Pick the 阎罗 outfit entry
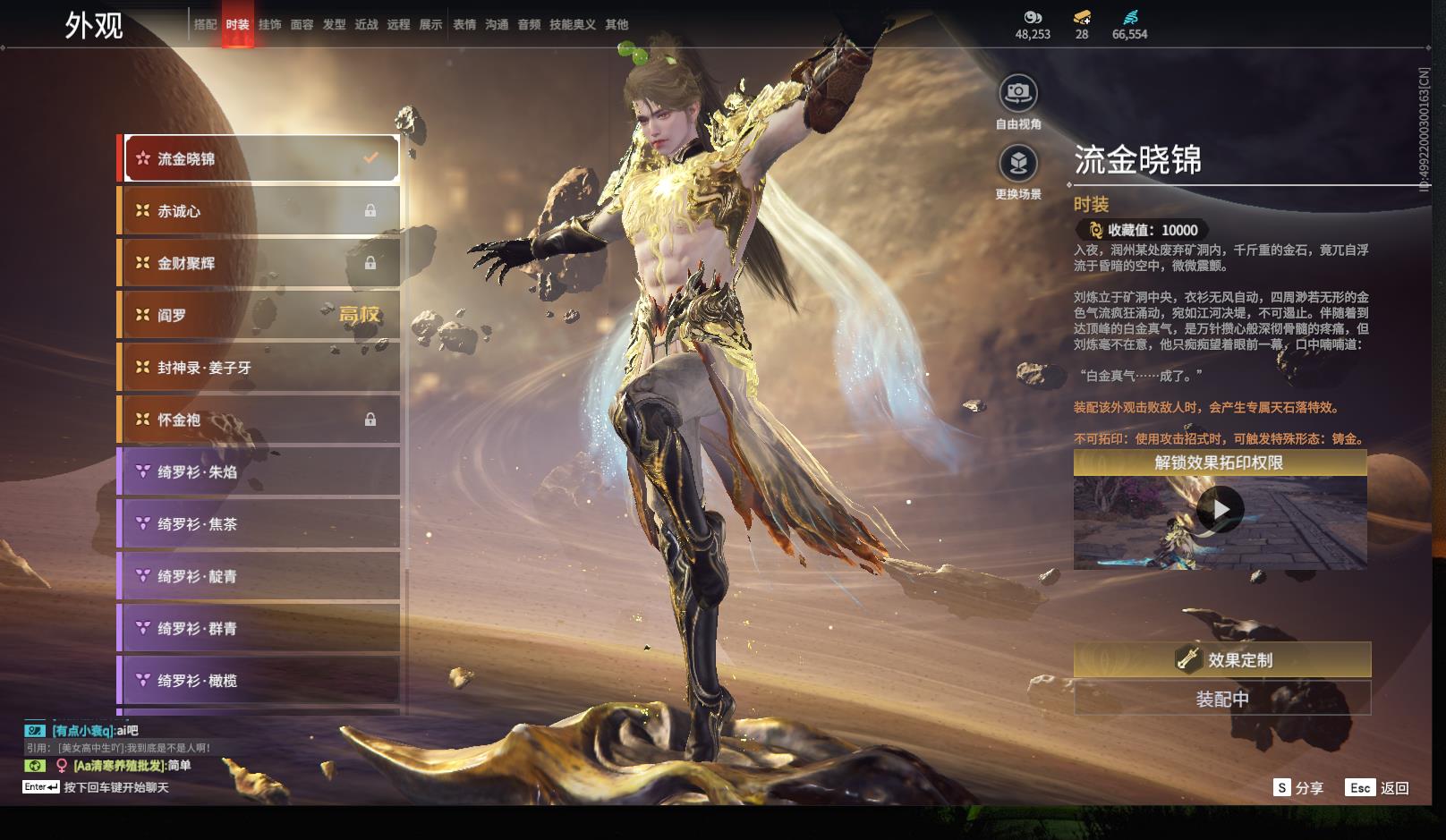Screen dimensions: 1446x840 pos(259,315)
